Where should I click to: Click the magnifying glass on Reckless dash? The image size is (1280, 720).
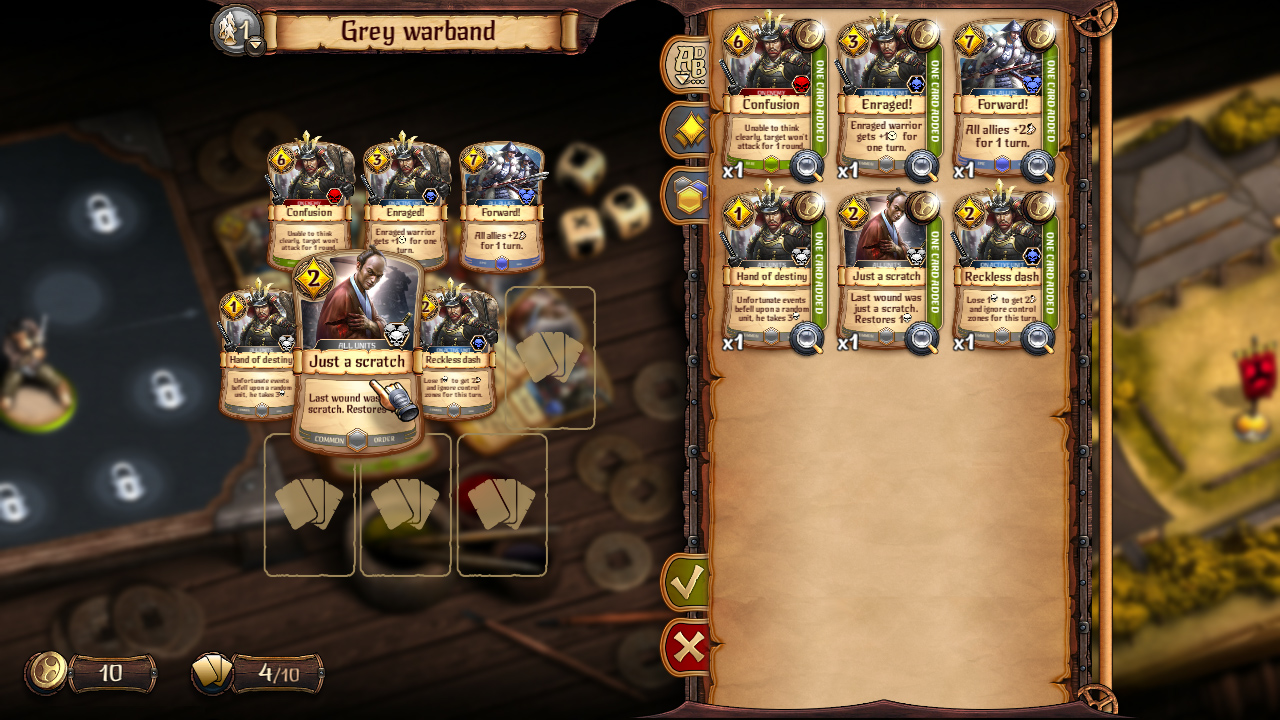[x=1038, y=340]
